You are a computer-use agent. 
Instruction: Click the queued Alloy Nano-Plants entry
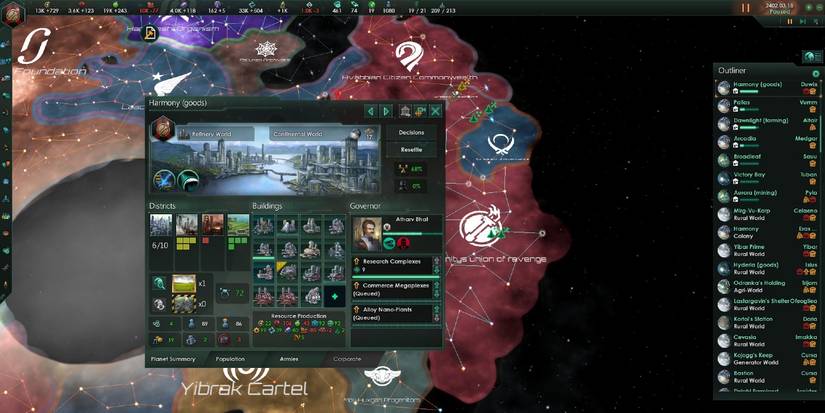395,313
